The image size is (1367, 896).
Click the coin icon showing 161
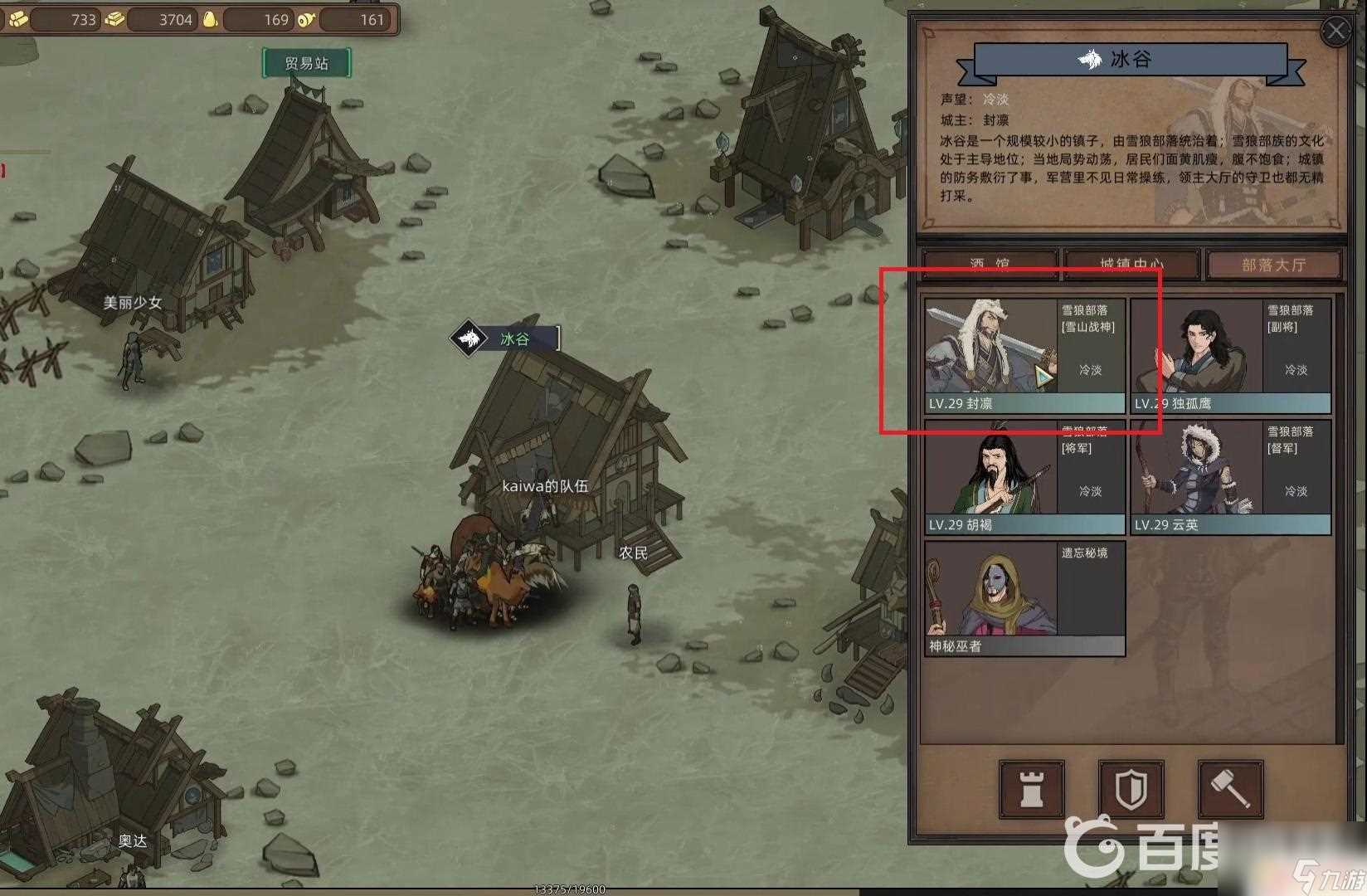coord(306,19)
